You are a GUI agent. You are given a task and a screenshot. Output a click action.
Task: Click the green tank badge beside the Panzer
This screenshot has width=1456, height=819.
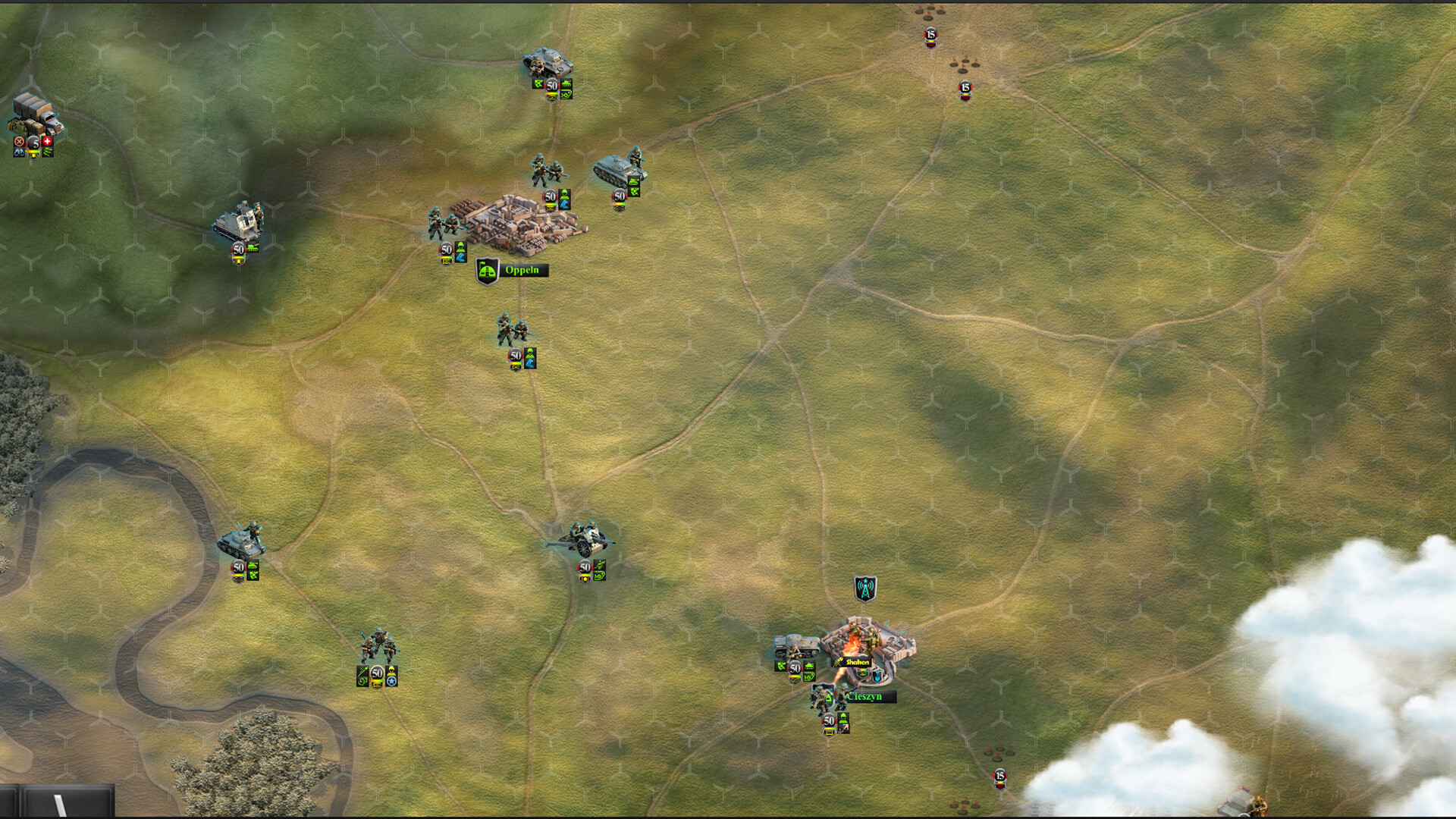click(633, 182)
